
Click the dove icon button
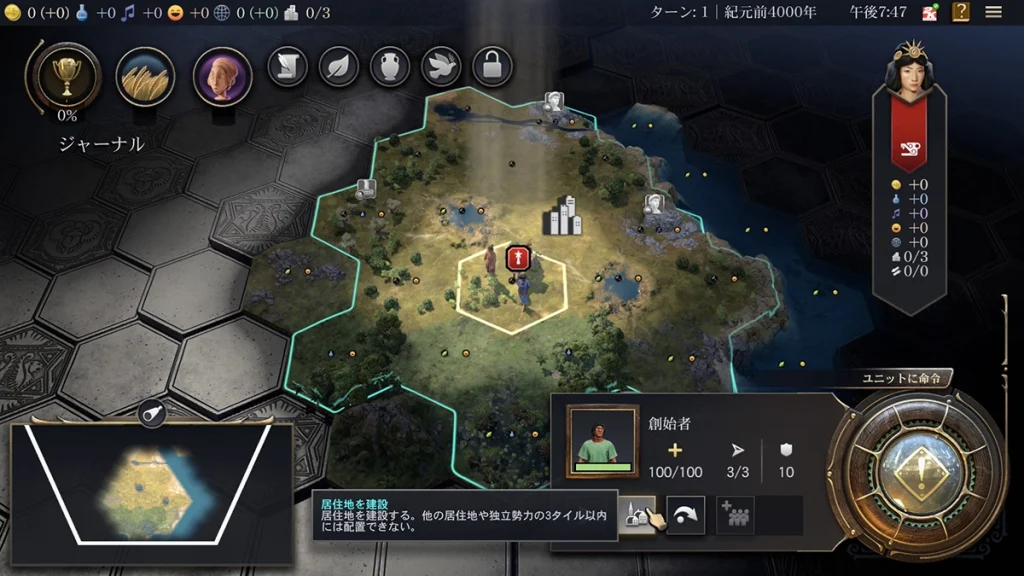tap(441, 67)
